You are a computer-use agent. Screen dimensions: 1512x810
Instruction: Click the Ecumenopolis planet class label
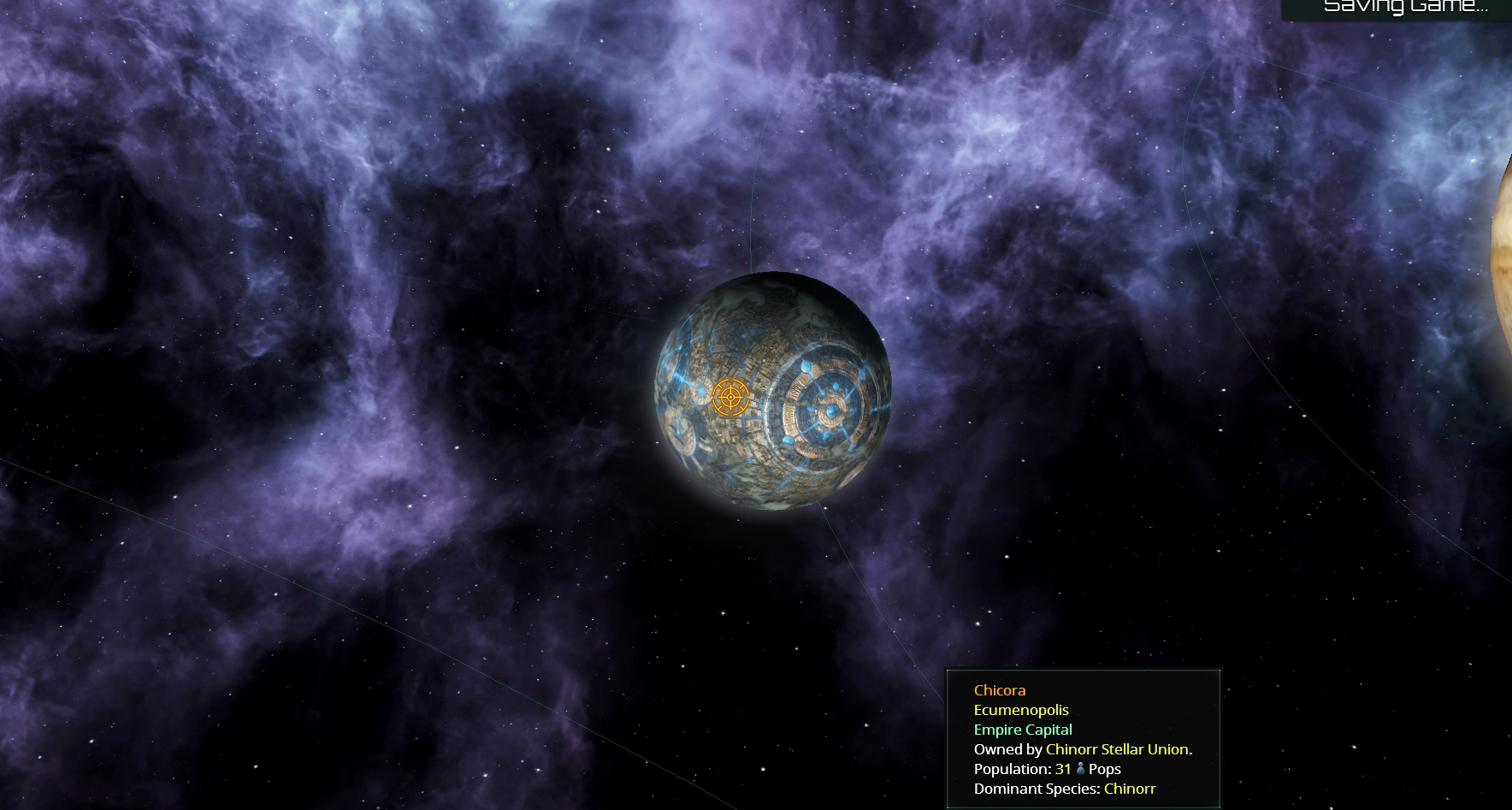1020,710
